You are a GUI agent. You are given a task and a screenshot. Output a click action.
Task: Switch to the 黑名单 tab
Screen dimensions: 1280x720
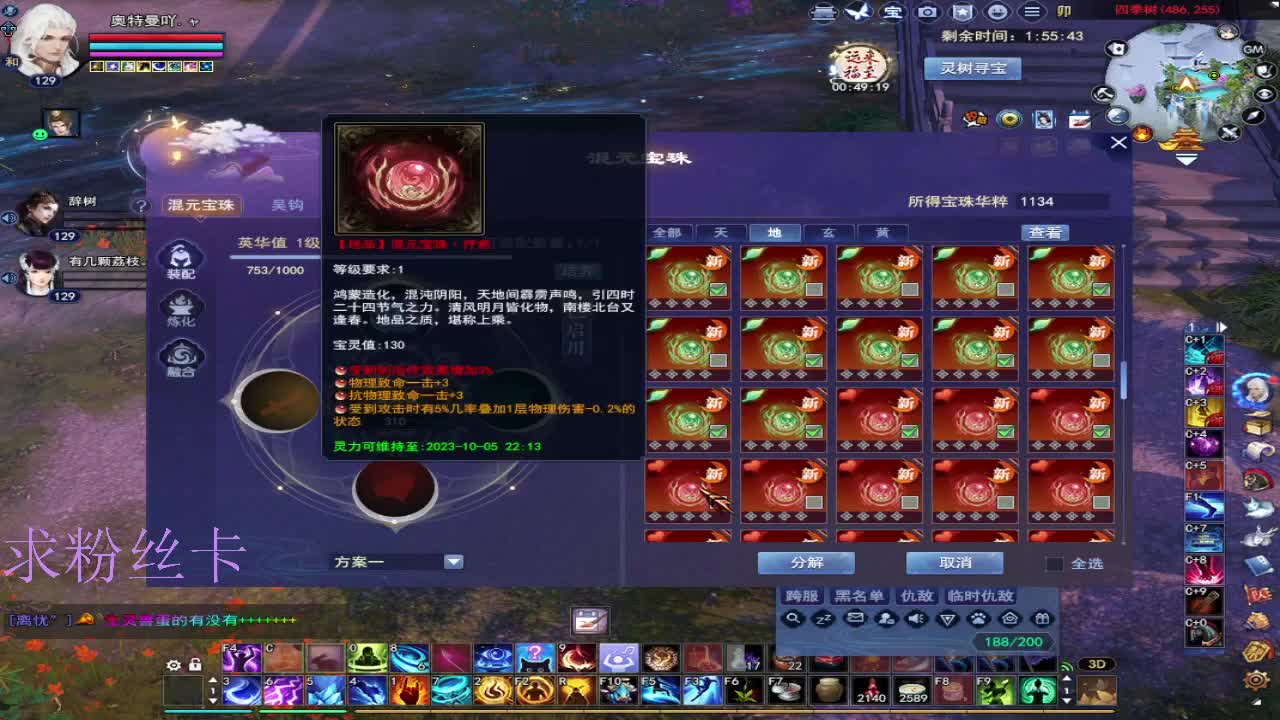pyautogui.click(x=860, y=596)
